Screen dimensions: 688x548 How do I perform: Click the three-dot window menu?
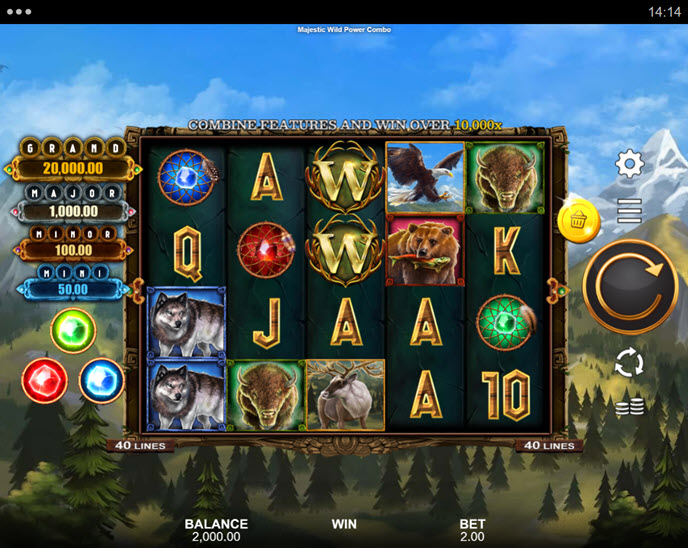[x=20, y=12]
